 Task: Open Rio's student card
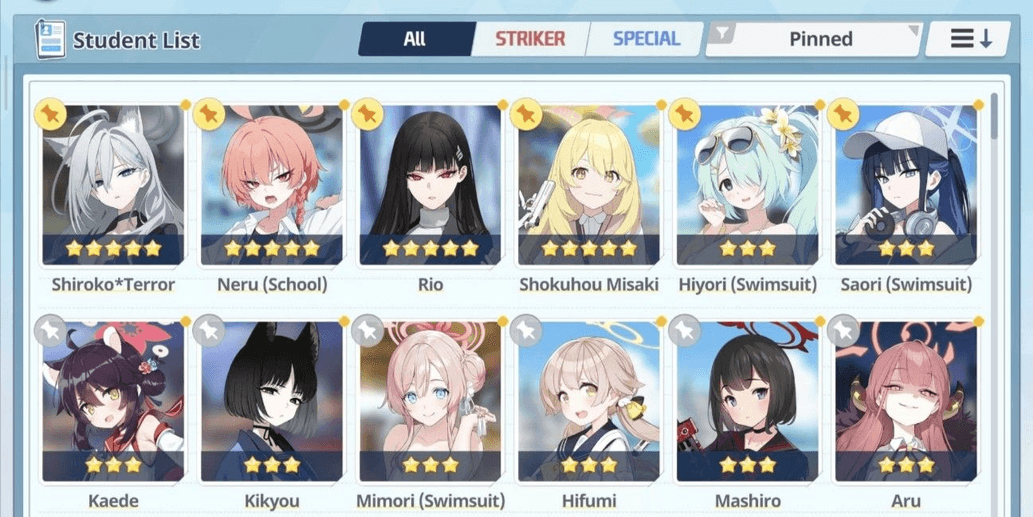[430, 185]
